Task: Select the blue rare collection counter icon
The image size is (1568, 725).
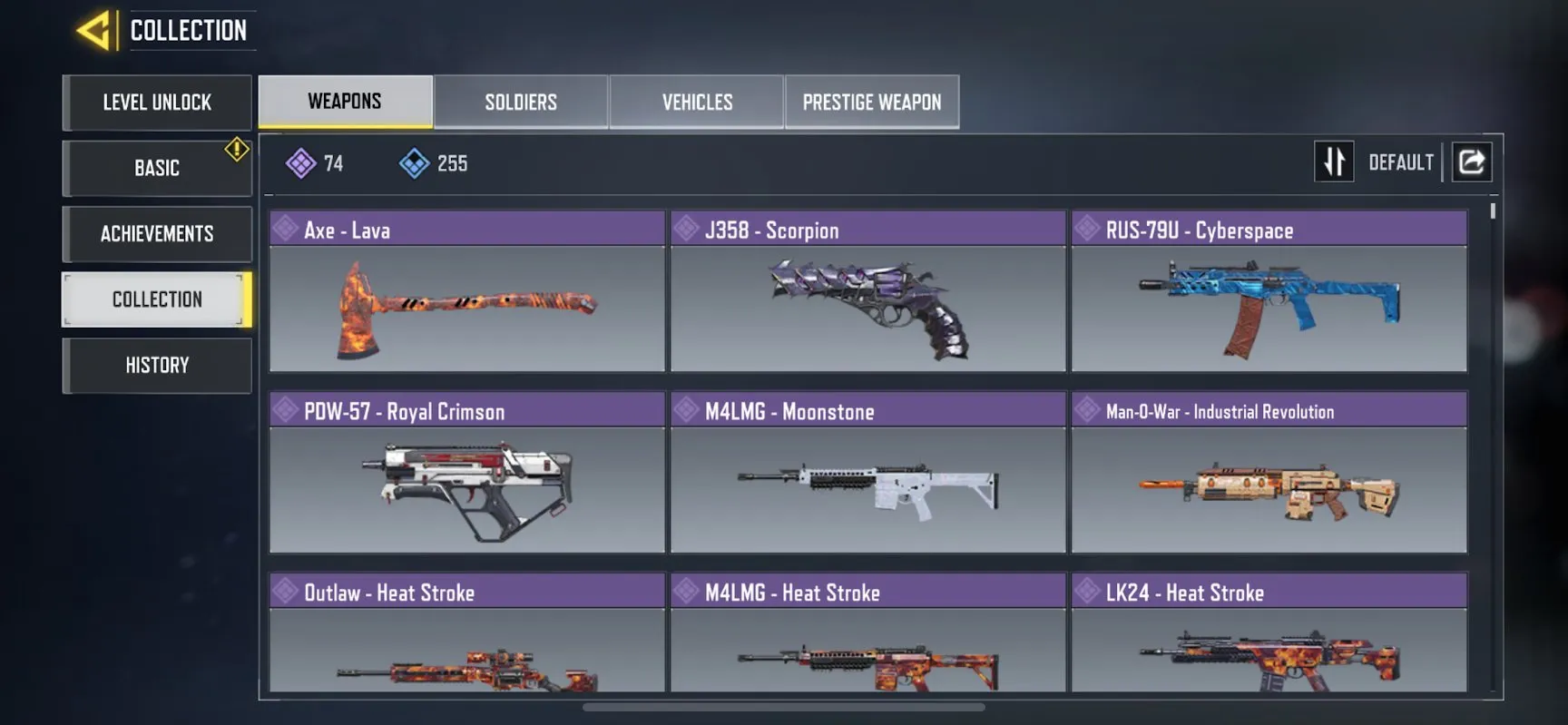Action: pyautogui.click(x=416, y=162)
